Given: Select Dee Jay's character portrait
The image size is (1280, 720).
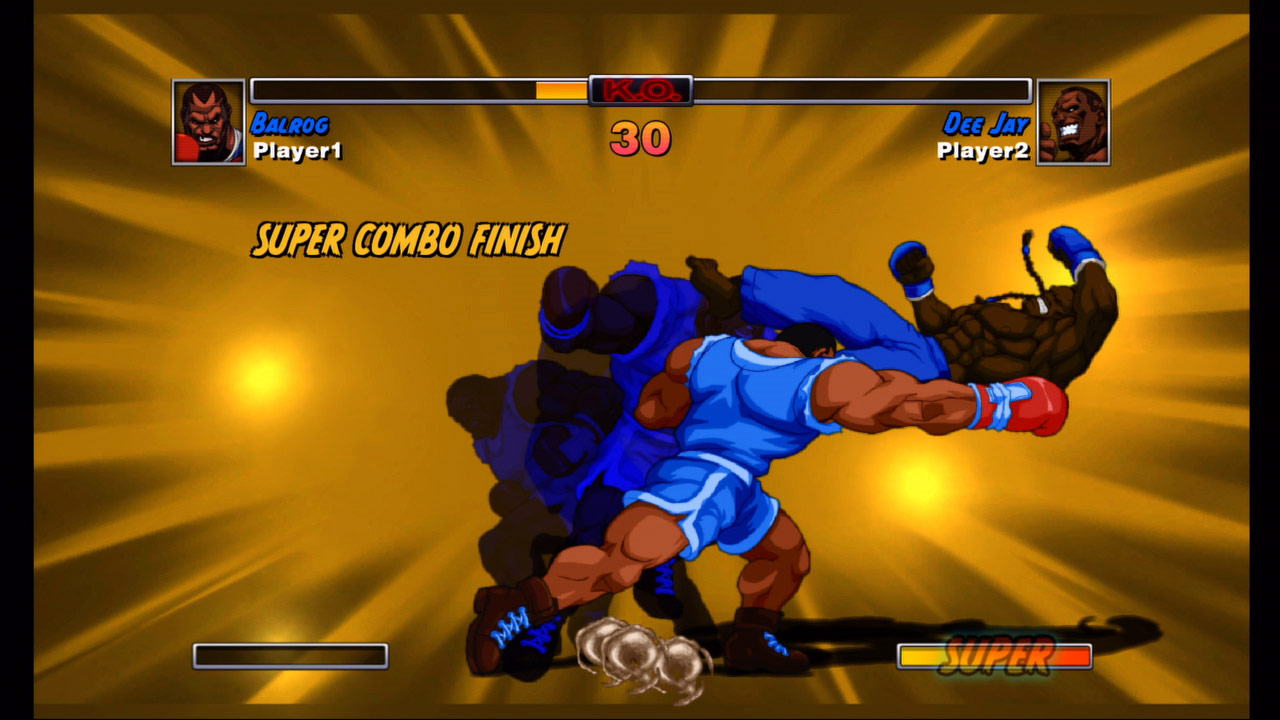Looking at the screenshot, I should [1073, 122].
